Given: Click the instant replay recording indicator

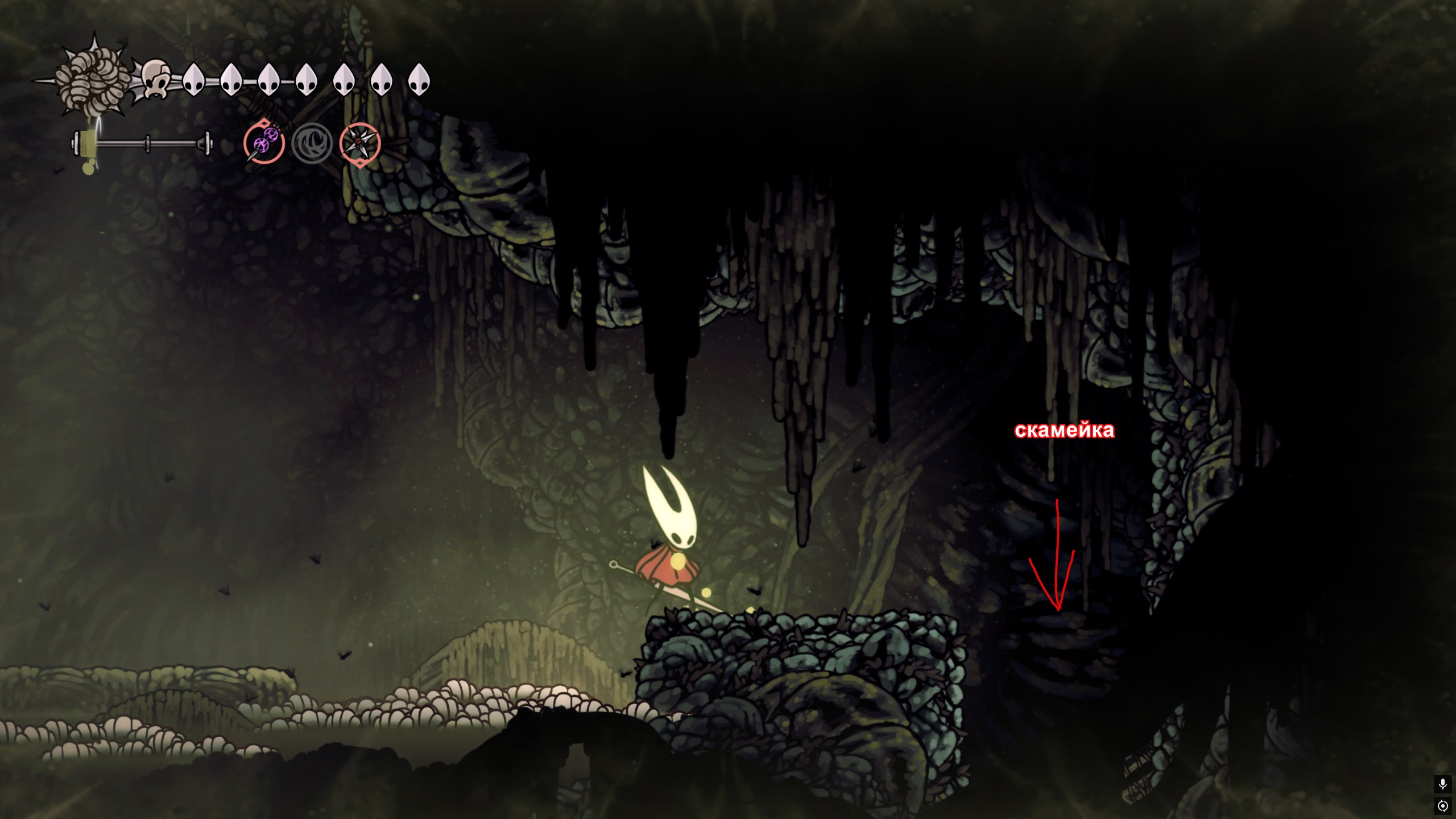Looking at the screenshot, I should [1442, 806].
